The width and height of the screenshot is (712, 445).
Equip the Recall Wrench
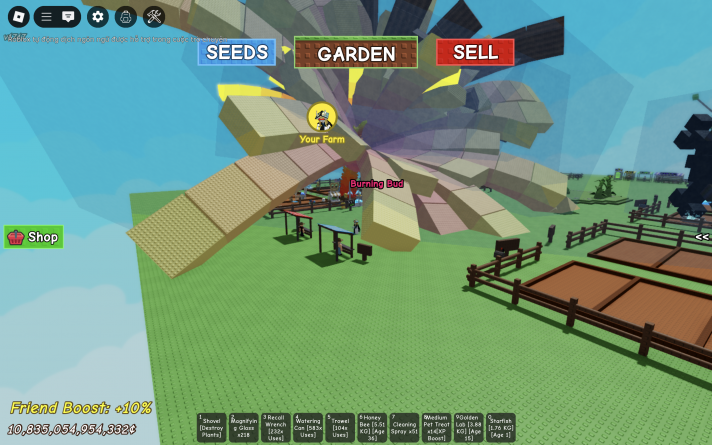[276, 427]
